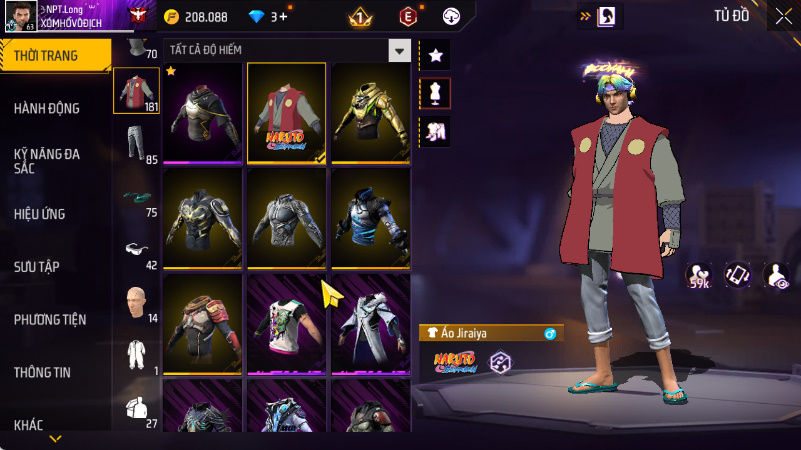The image size is (801, 450).
Task: Switch to Kỹ Năng Đa Sắc section
Action: click(x=46, y=161)
